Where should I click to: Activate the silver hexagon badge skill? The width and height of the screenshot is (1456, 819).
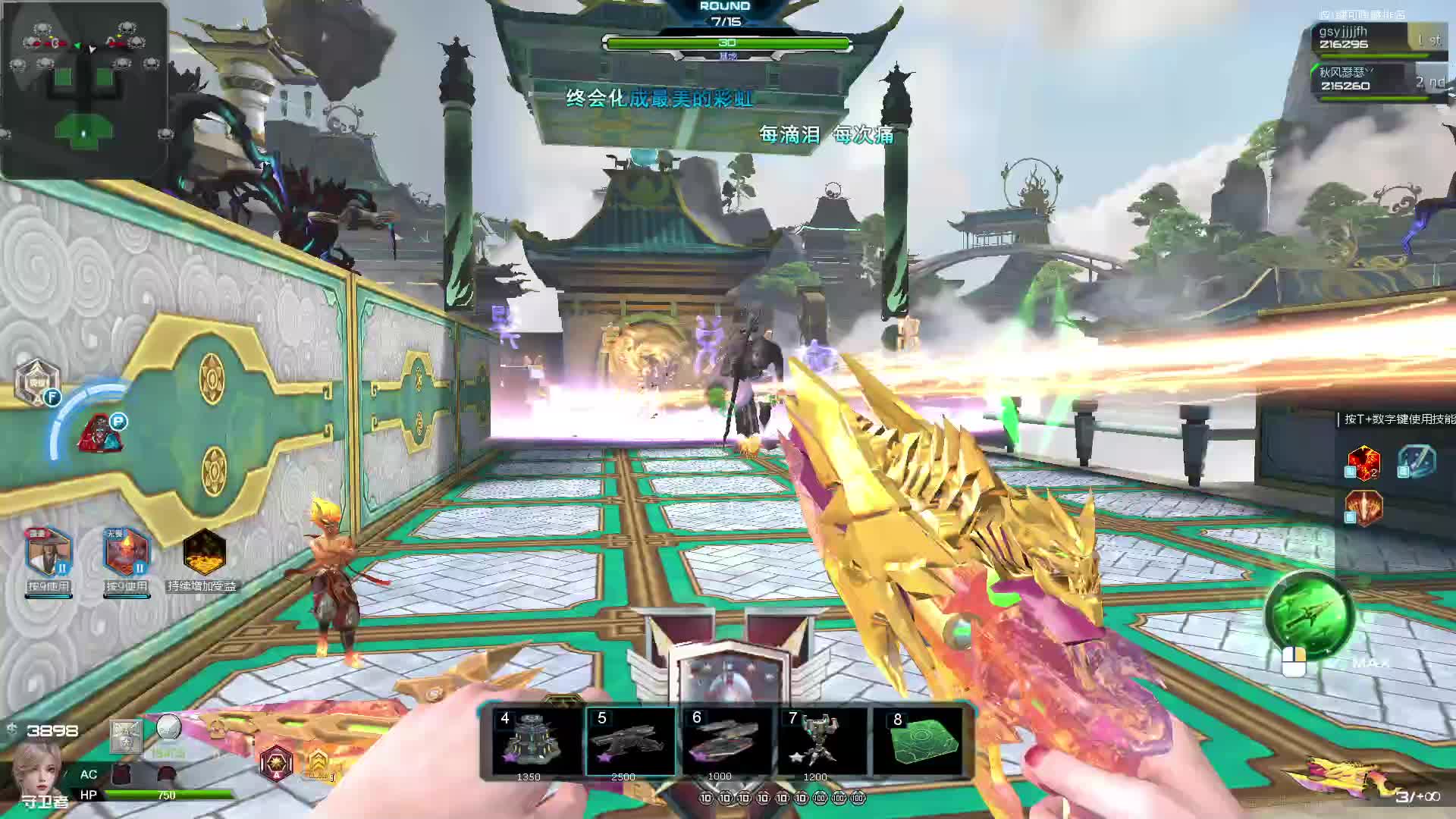click(36, 382)
